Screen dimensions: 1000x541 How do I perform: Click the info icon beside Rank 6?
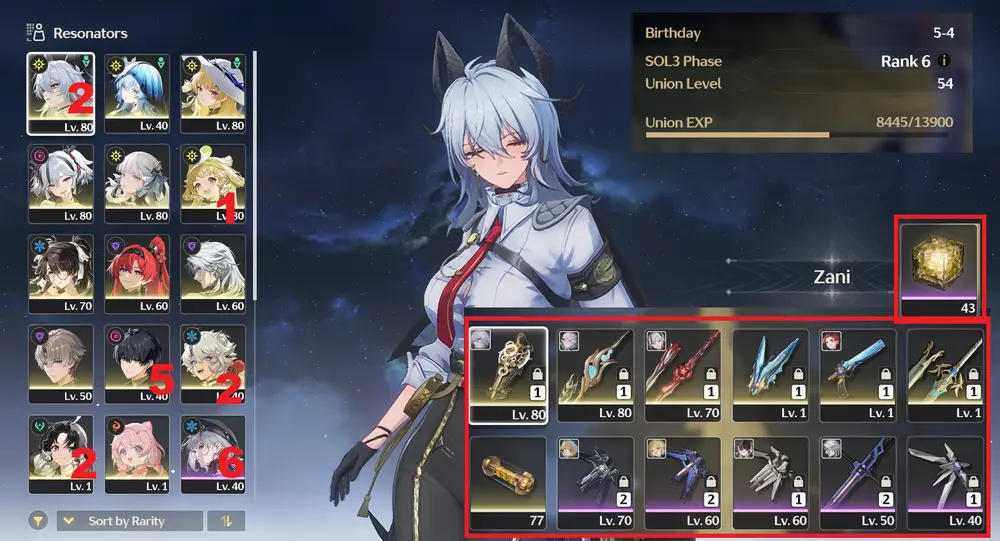(x=945, y=61)
